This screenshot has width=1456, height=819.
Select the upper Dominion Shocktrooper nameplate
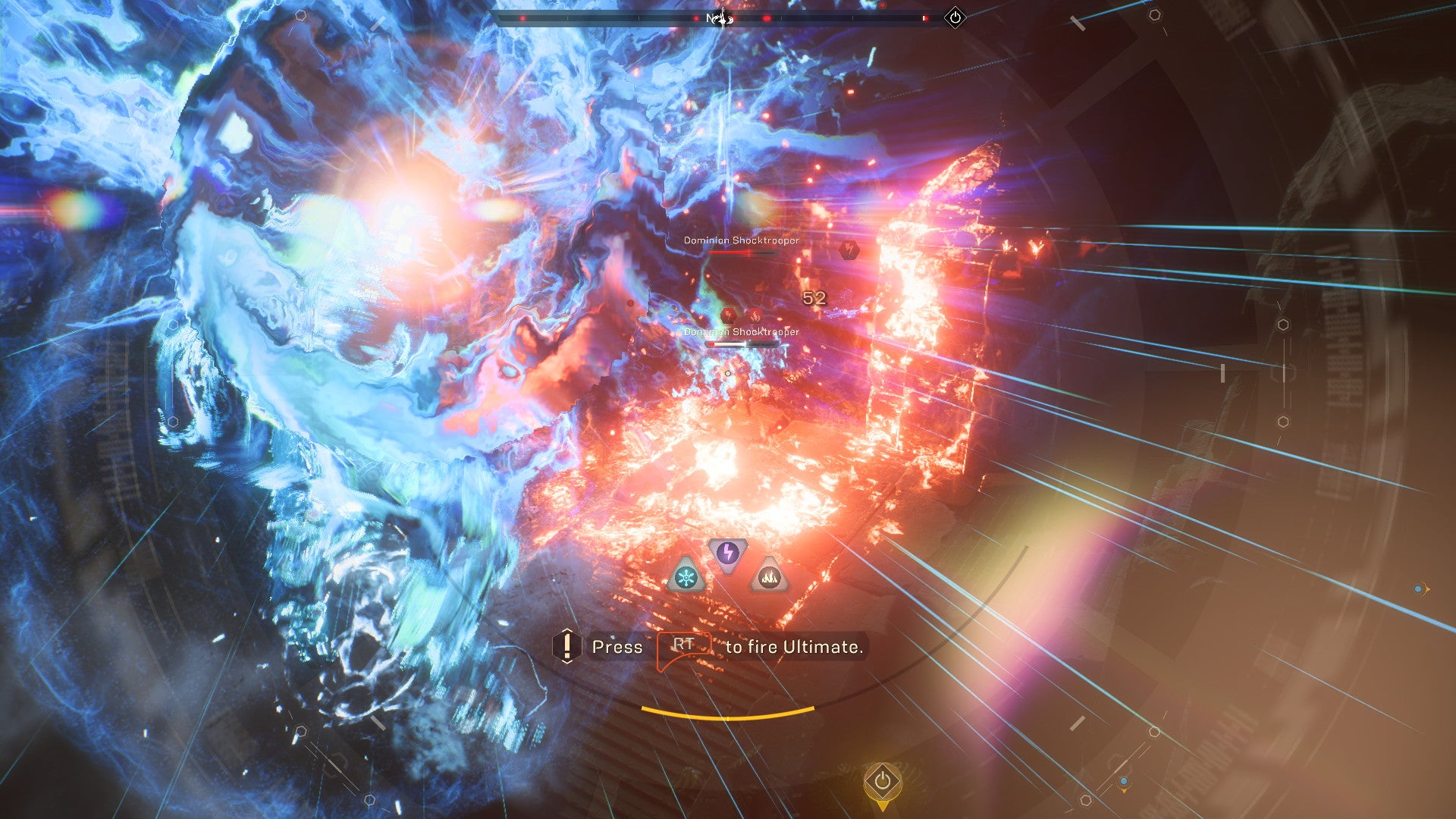pos(741,240)
